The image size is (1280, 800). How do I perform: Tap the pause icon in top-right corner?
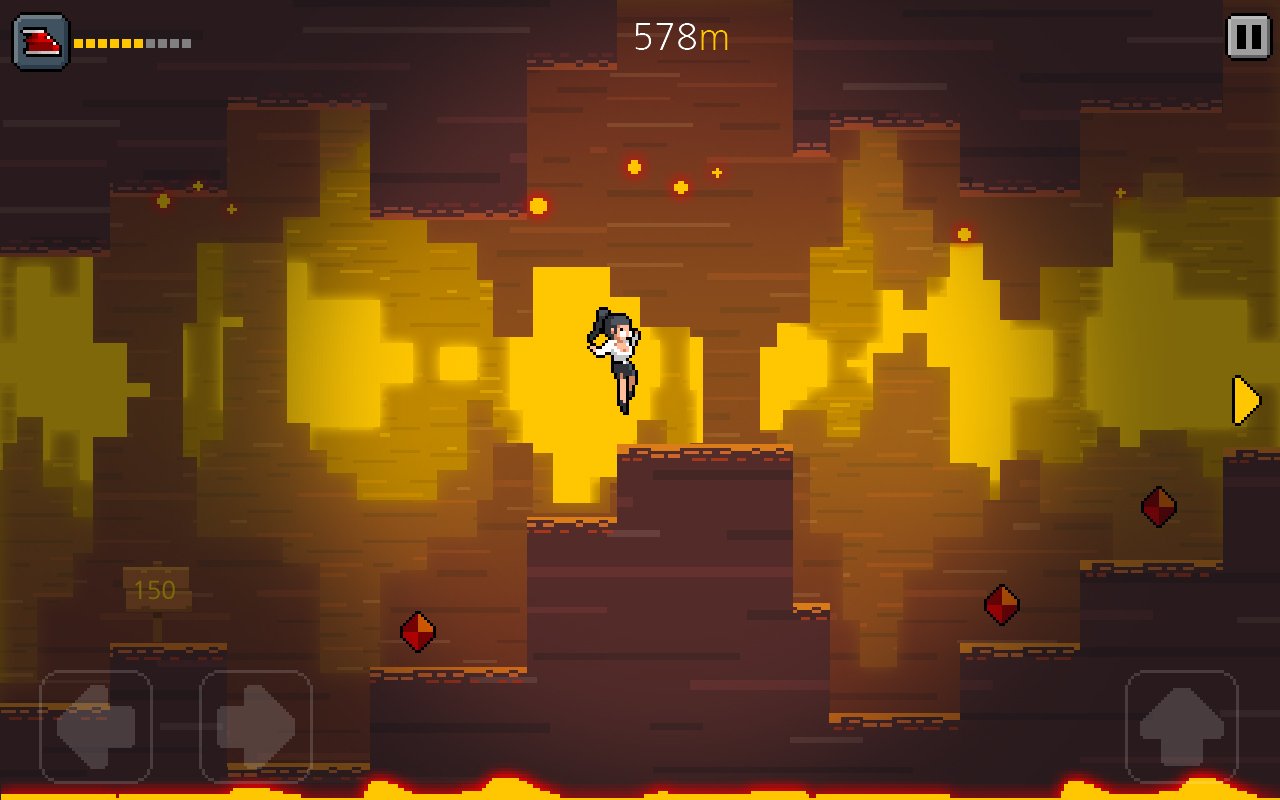pos(1246,37)
